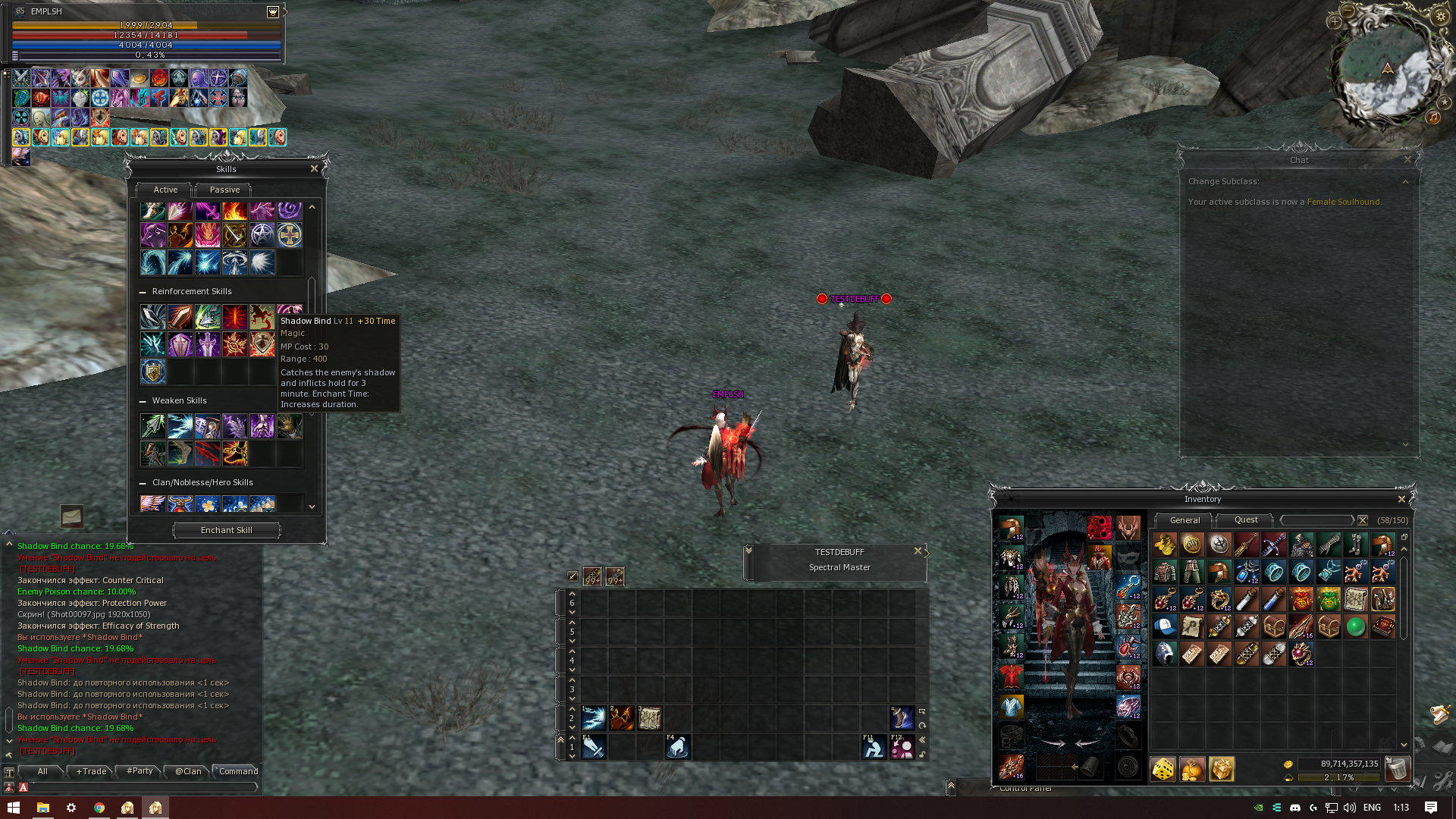Switch to the Passive skills tab
The height and width of the screenshot is (819, 1456).
[x=224, y=190]
